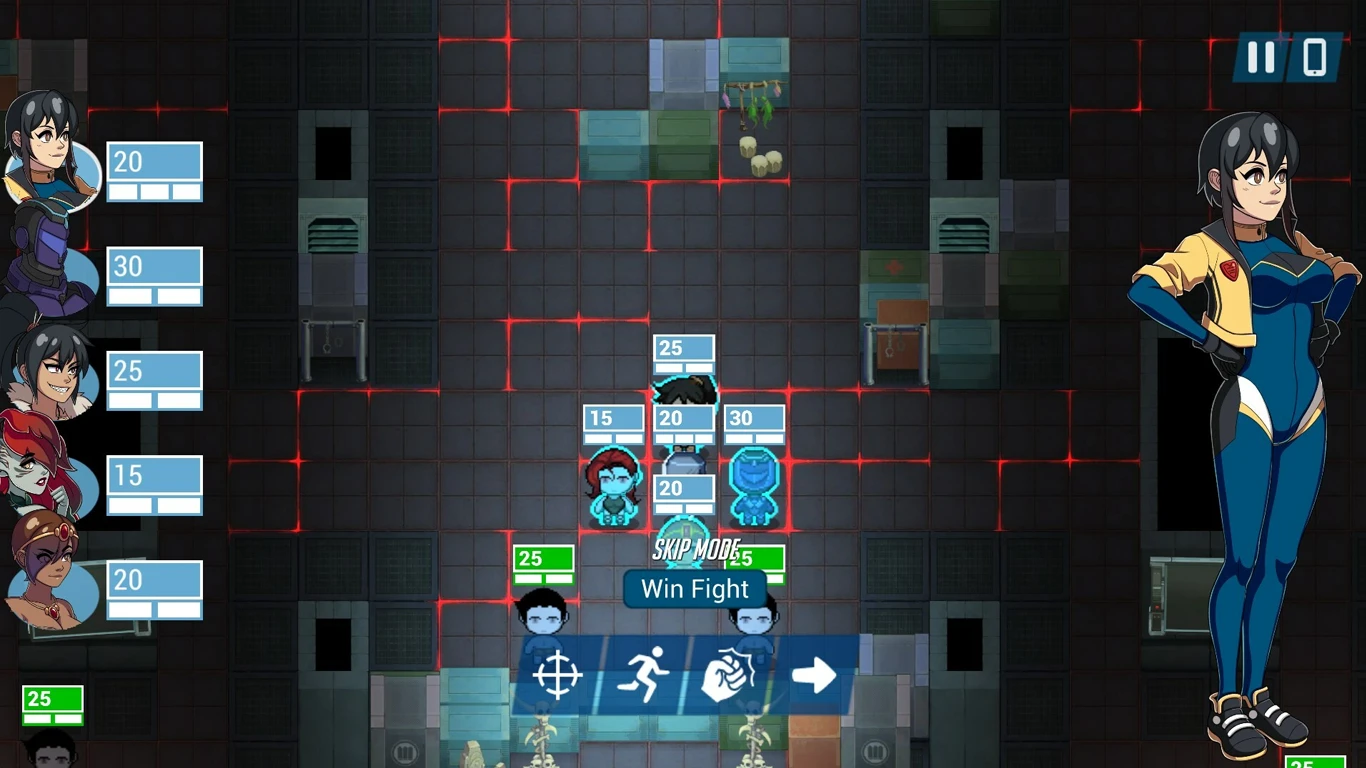Toggle Skip Mode
The width and height of the screenshot is (1366, 768).
pyautogui.click(x=695, y=549)
